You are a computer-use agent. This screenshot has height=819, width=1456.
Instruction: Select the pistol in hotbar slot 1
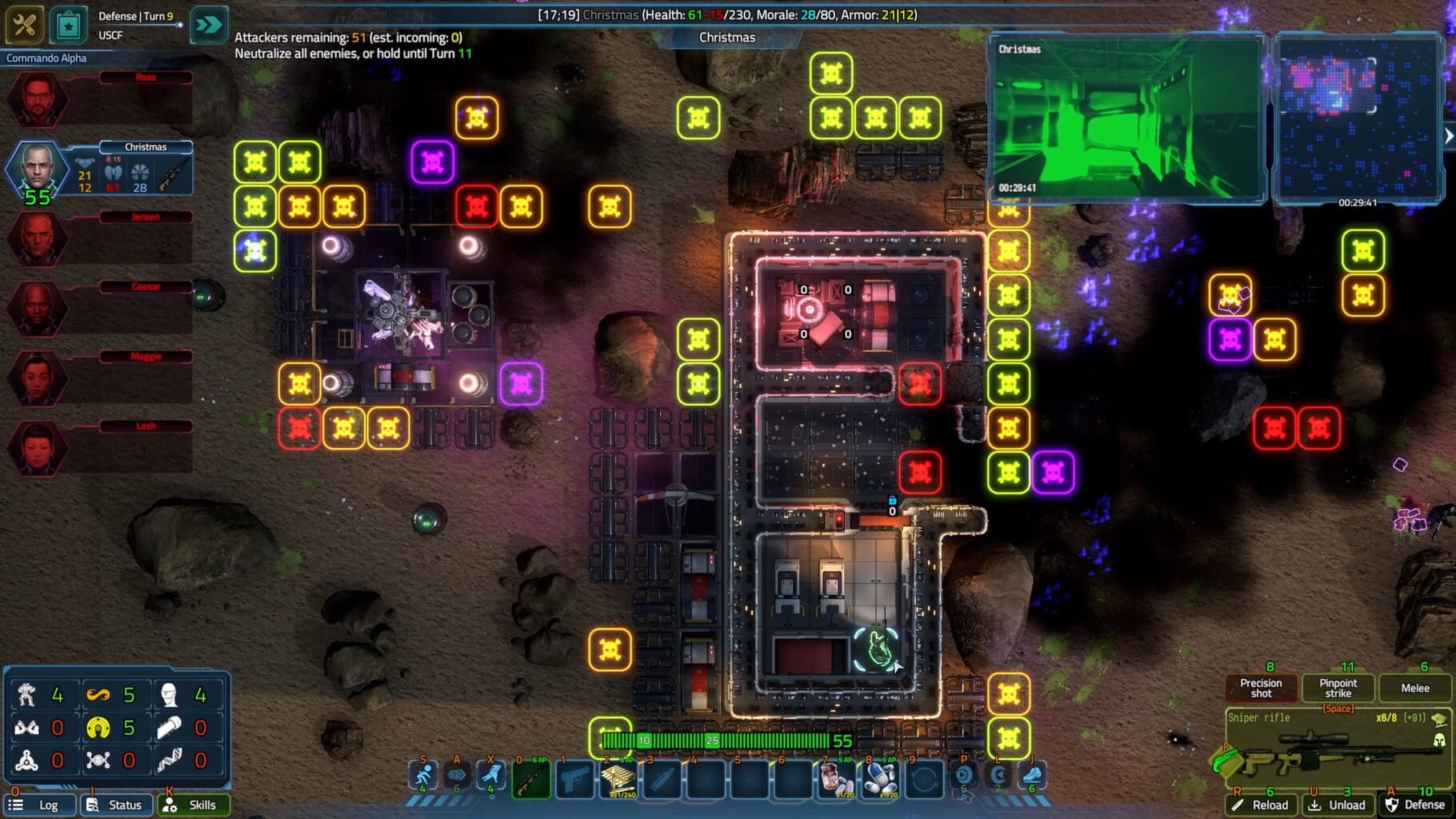[x=577, y=779]
